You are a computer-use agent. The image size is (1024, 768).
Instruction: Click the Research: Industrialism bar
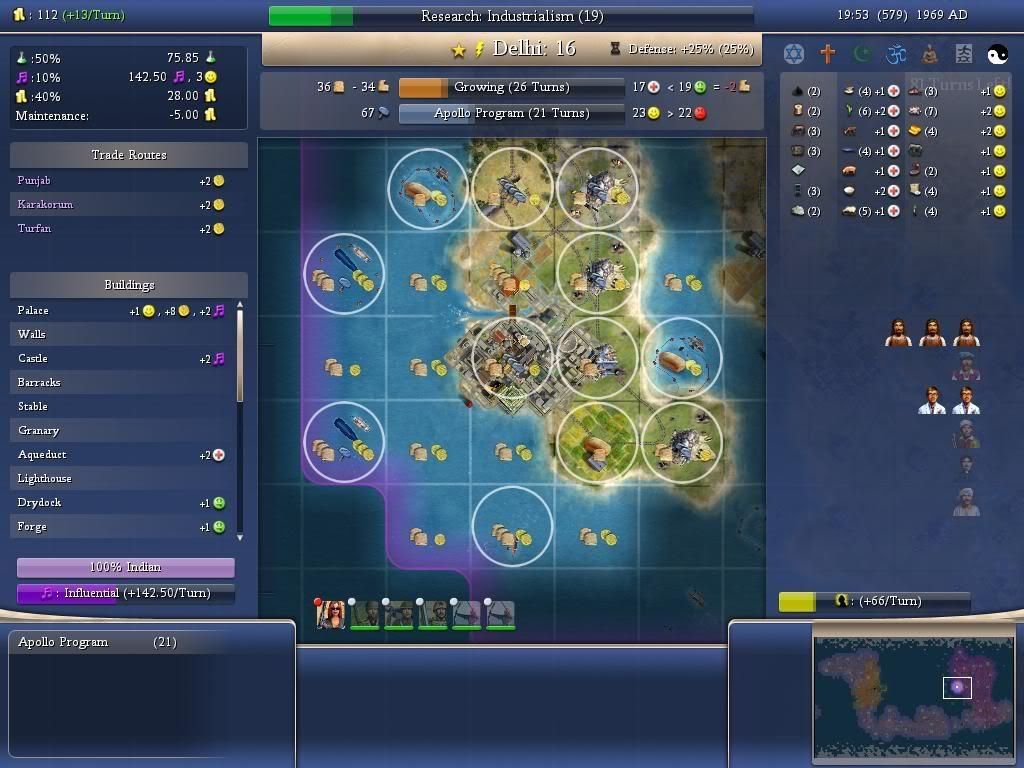511,16
